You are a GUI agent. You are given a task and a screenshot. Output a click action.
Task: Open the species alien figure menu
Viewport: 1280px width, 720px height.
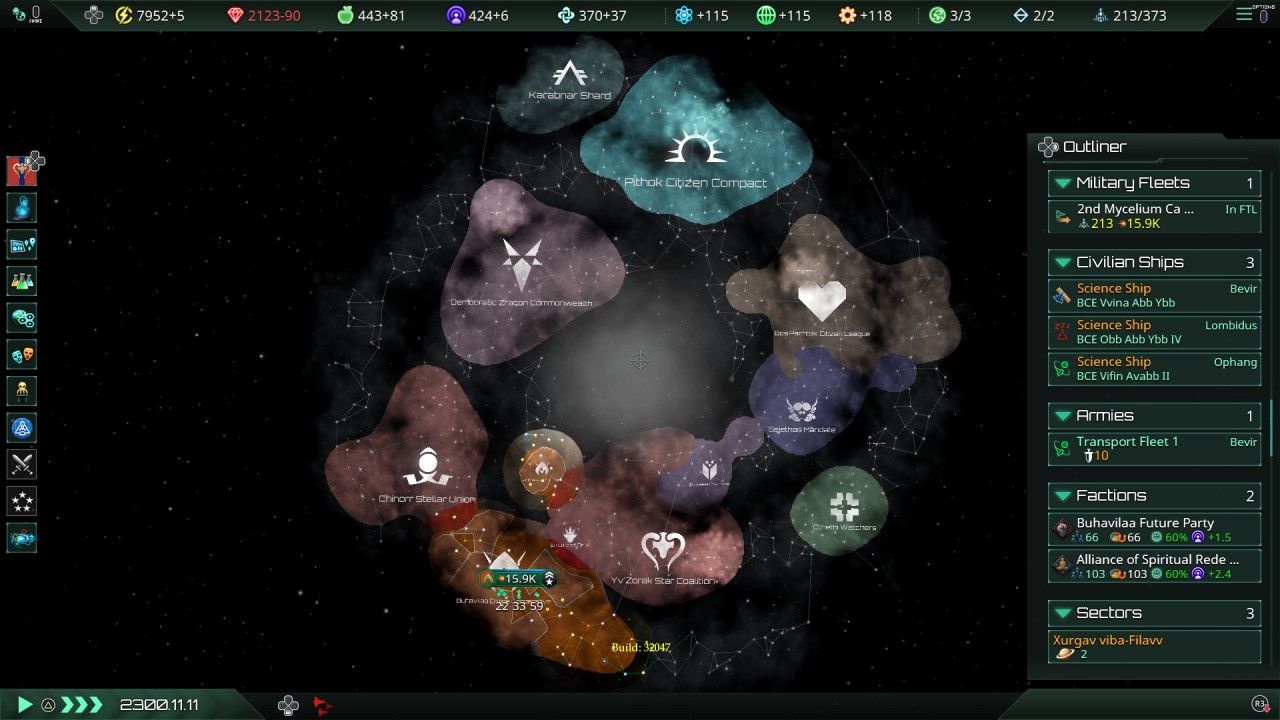[22, 391]
